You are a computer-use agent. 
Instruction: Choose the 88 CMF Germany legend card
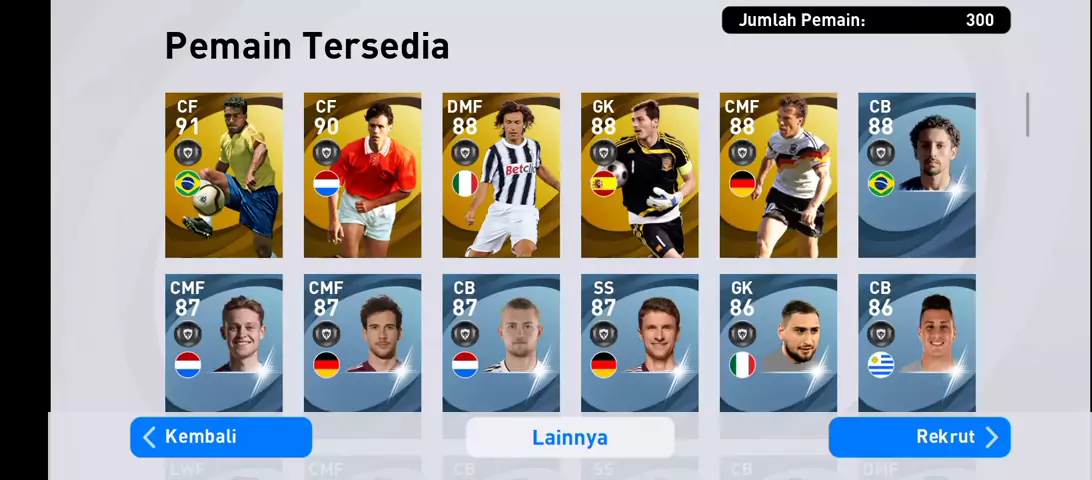tap(778, 175)
